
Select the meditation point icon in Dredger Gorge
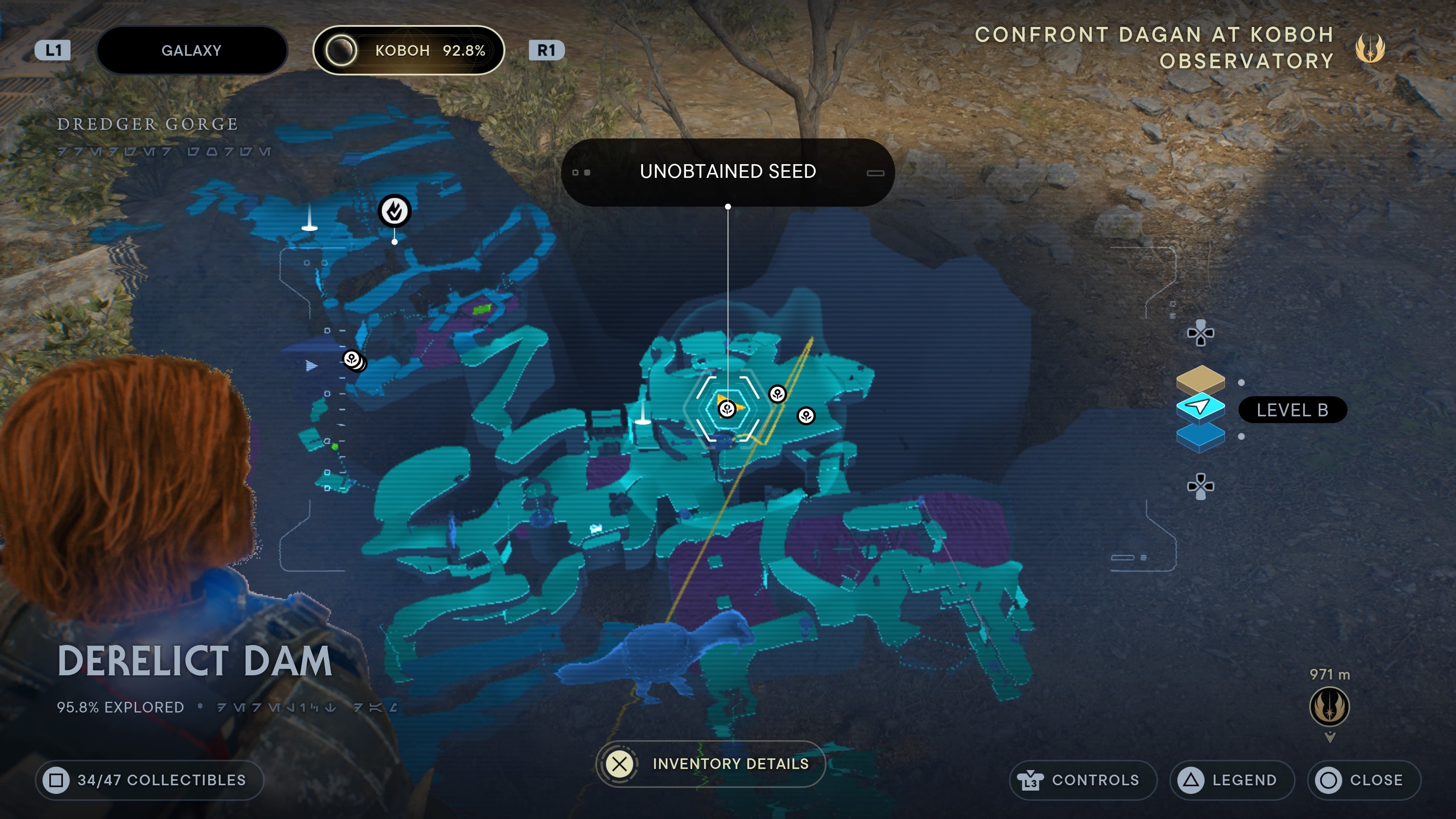(394, 211)
